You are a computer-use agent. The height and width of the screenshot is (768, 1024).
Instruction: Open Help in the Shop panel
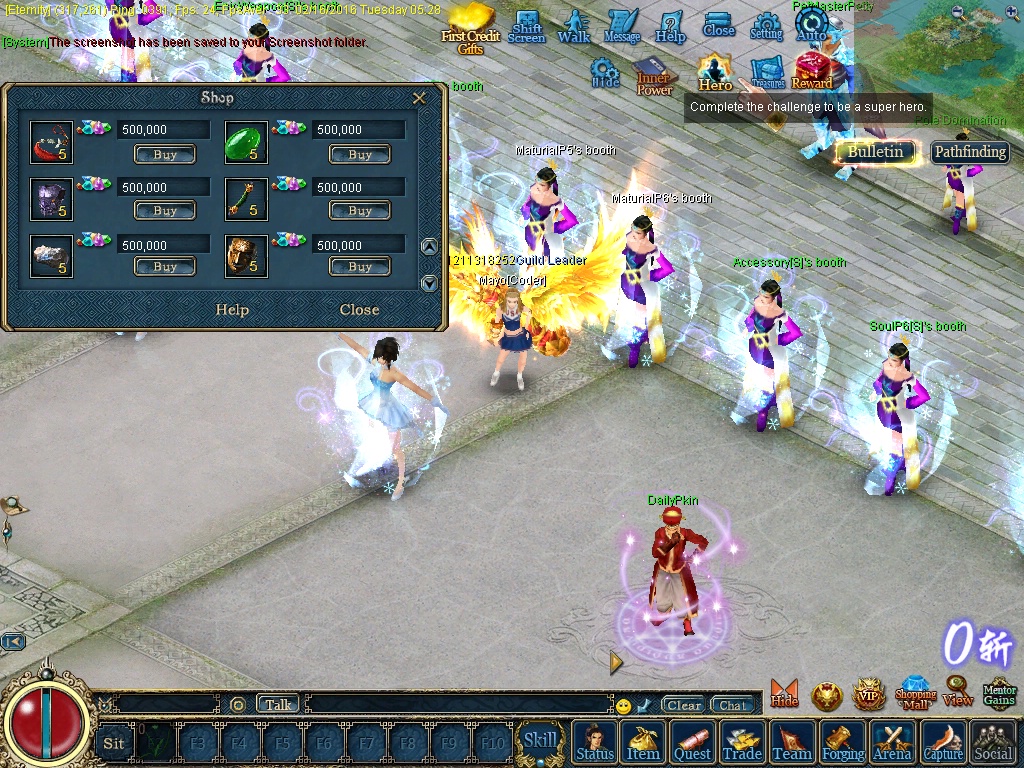click(232, 310)
